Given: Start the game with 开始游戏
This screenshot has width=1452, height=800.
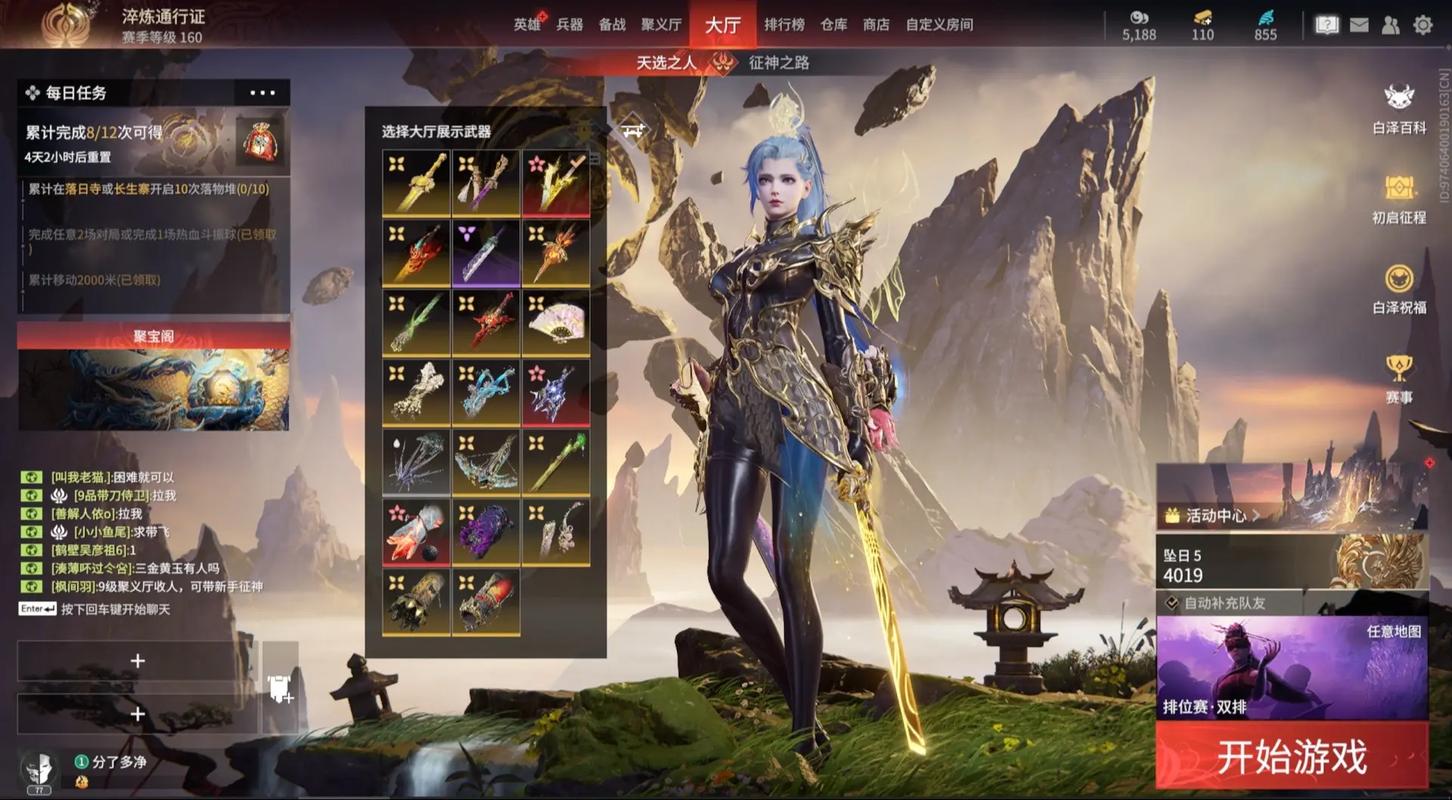Looking at the screenshot, I should point(1291,757).
